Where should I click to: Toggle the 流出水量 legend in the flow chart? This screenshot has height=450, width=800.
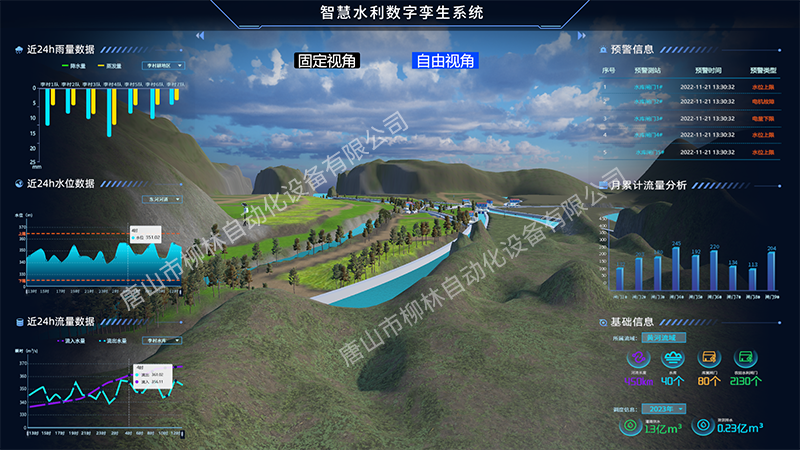[x=112, y=340]
